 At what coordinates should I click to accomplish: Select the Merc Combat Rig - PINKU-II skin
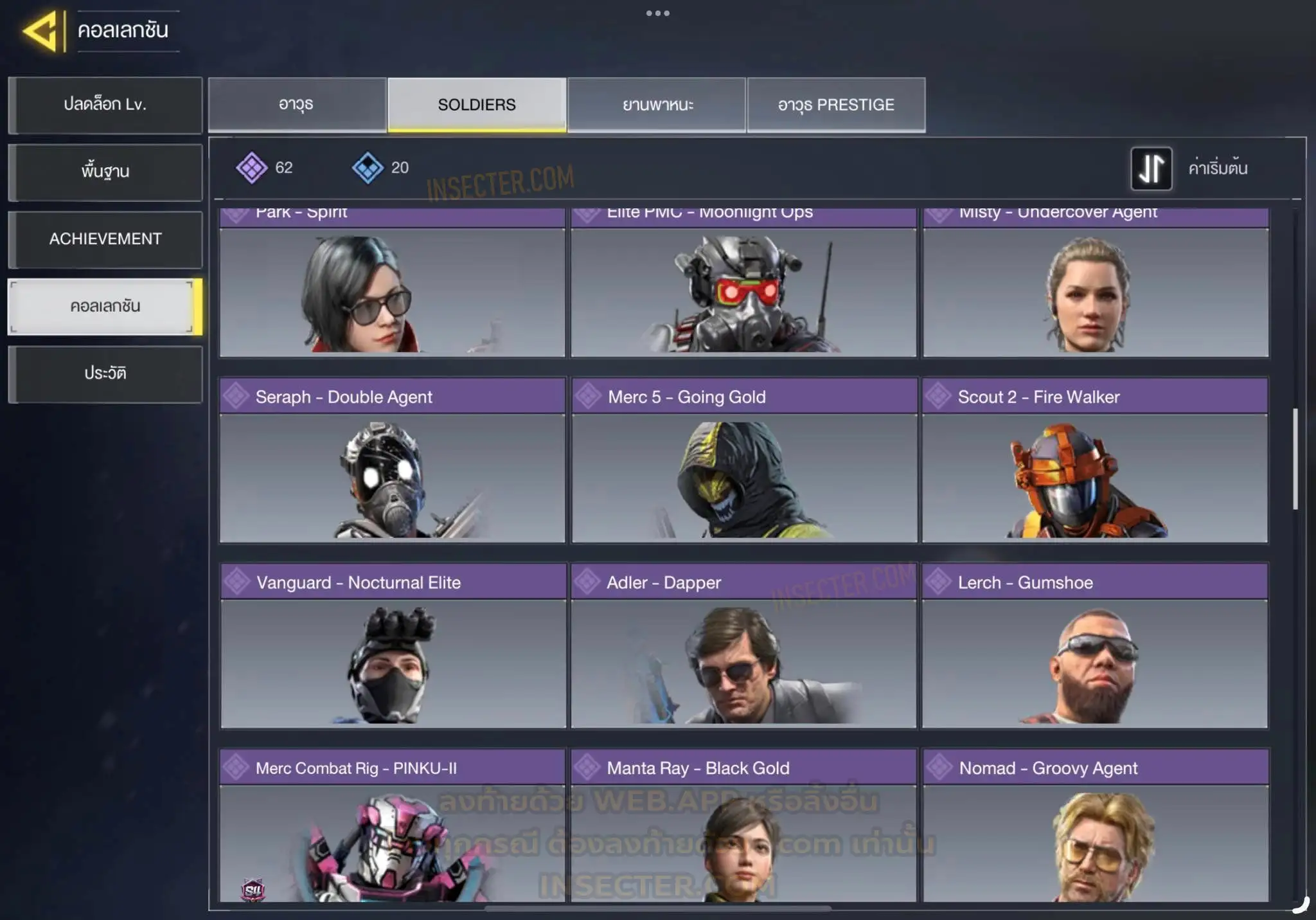(392, 826)
